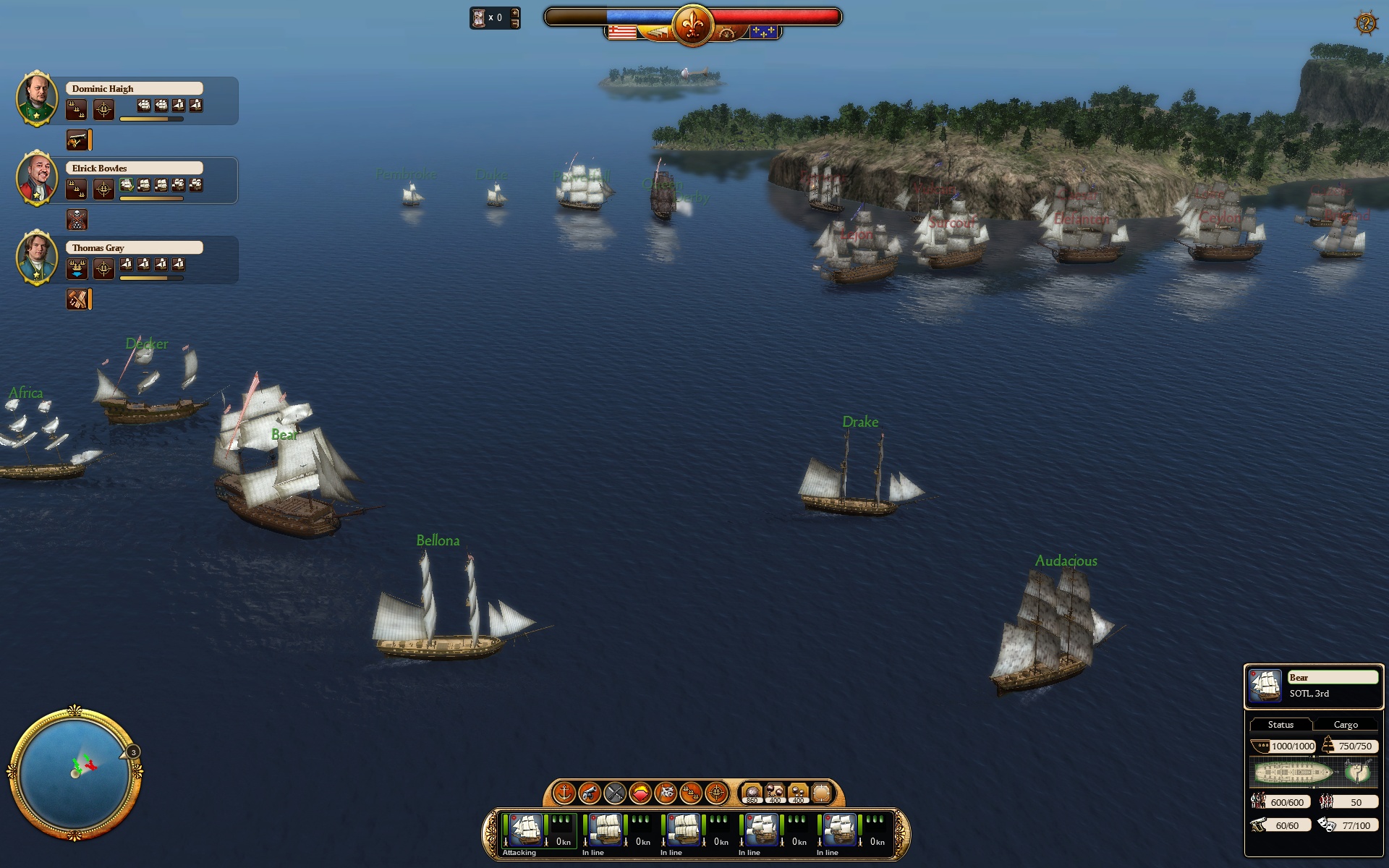Click Elrick Bowles' target crosshair button

pyautogui.click(x=103, y=189)
